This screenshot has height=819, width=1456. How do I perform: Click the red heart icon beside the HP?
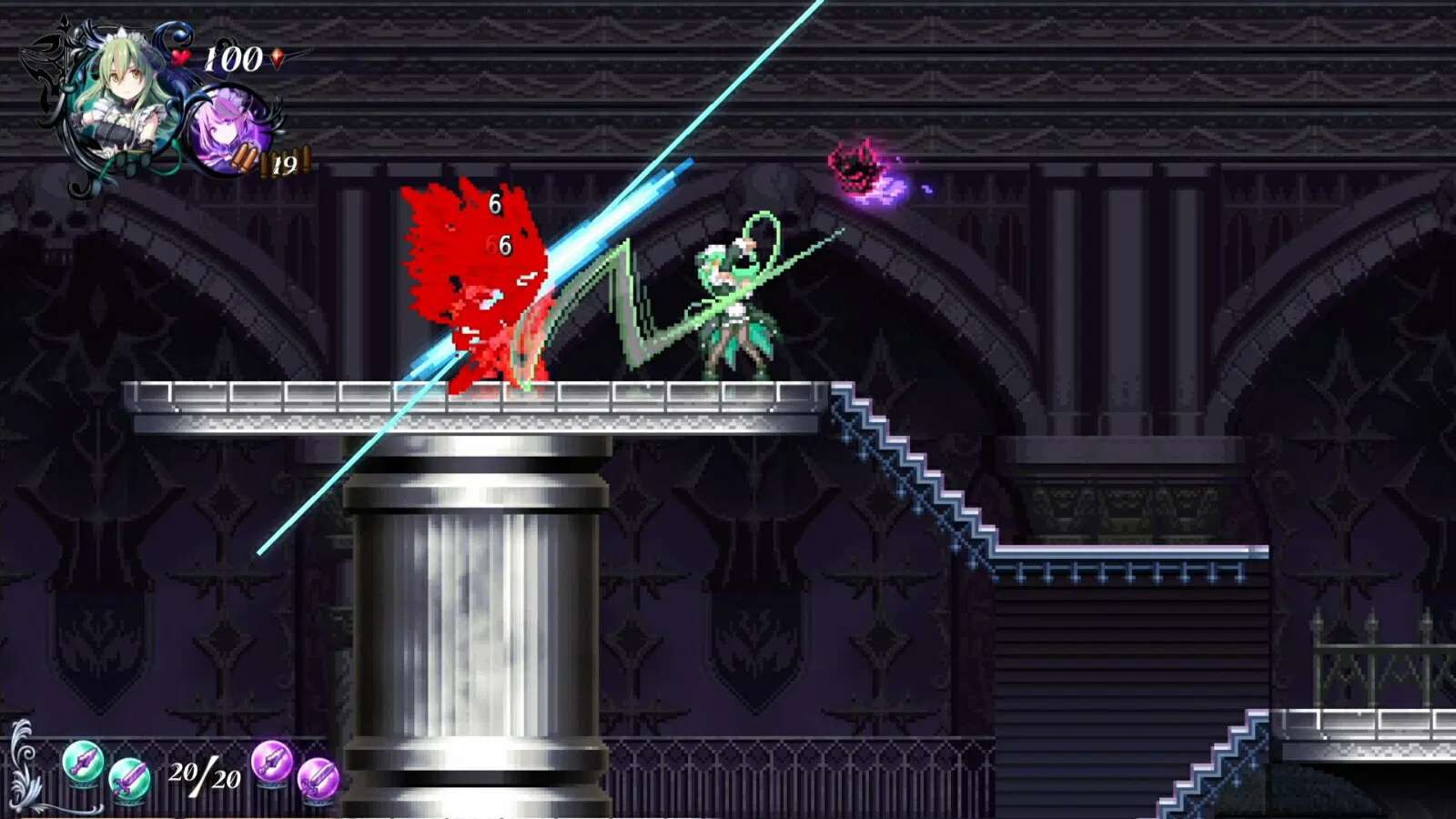click(178, 56)
